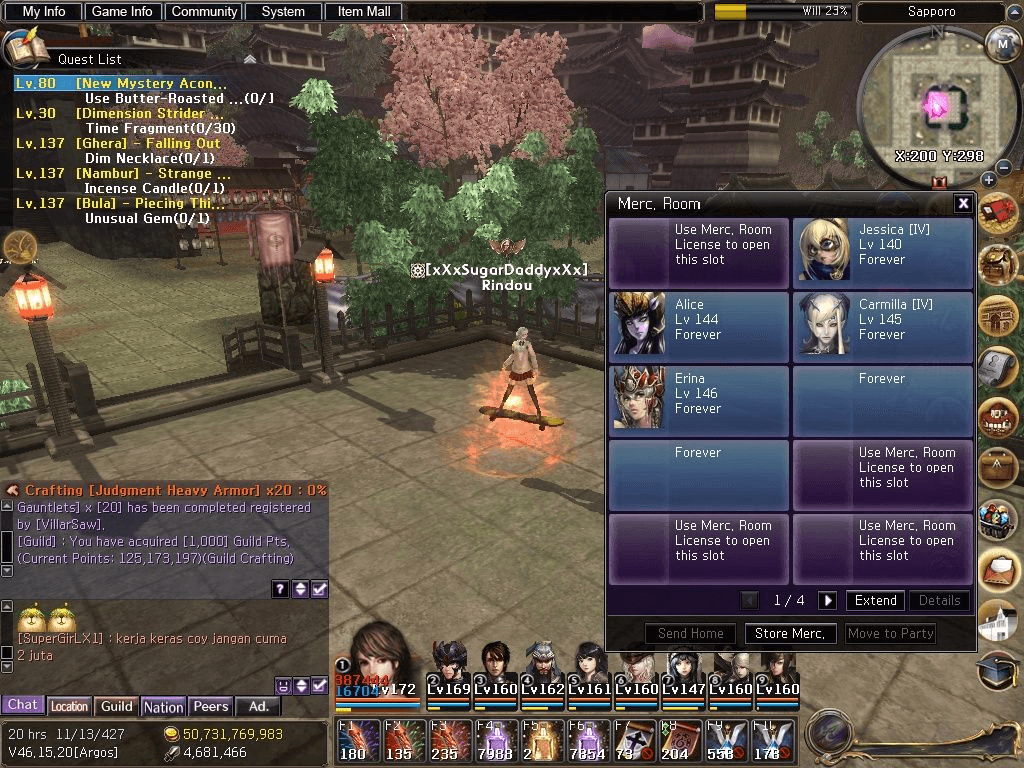Open the My Info menu
This screenshot has width=1024, height=768.
pos(43,12)
